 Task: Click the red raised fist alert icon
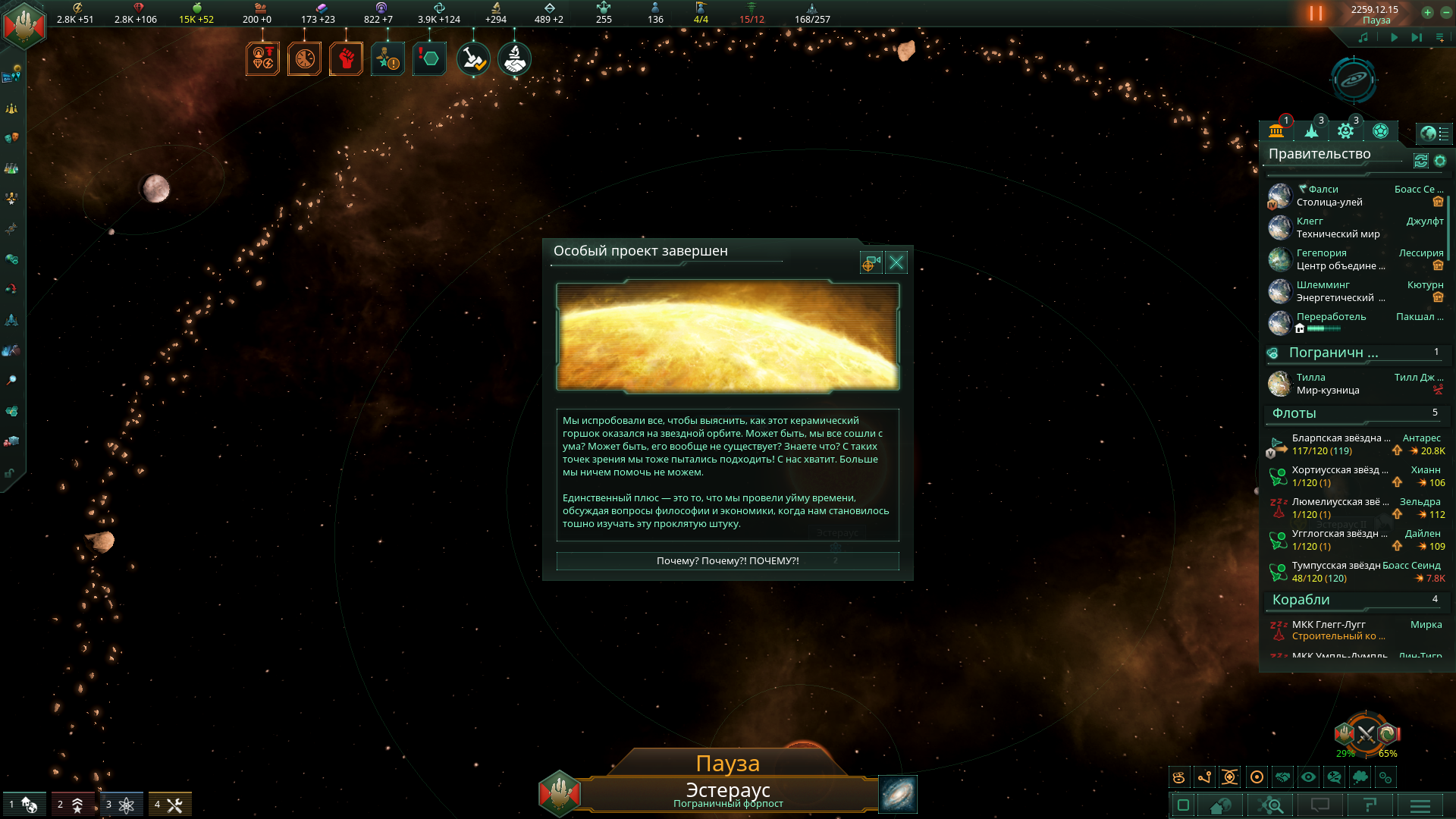pyautogui.click(x=346, y=59)
